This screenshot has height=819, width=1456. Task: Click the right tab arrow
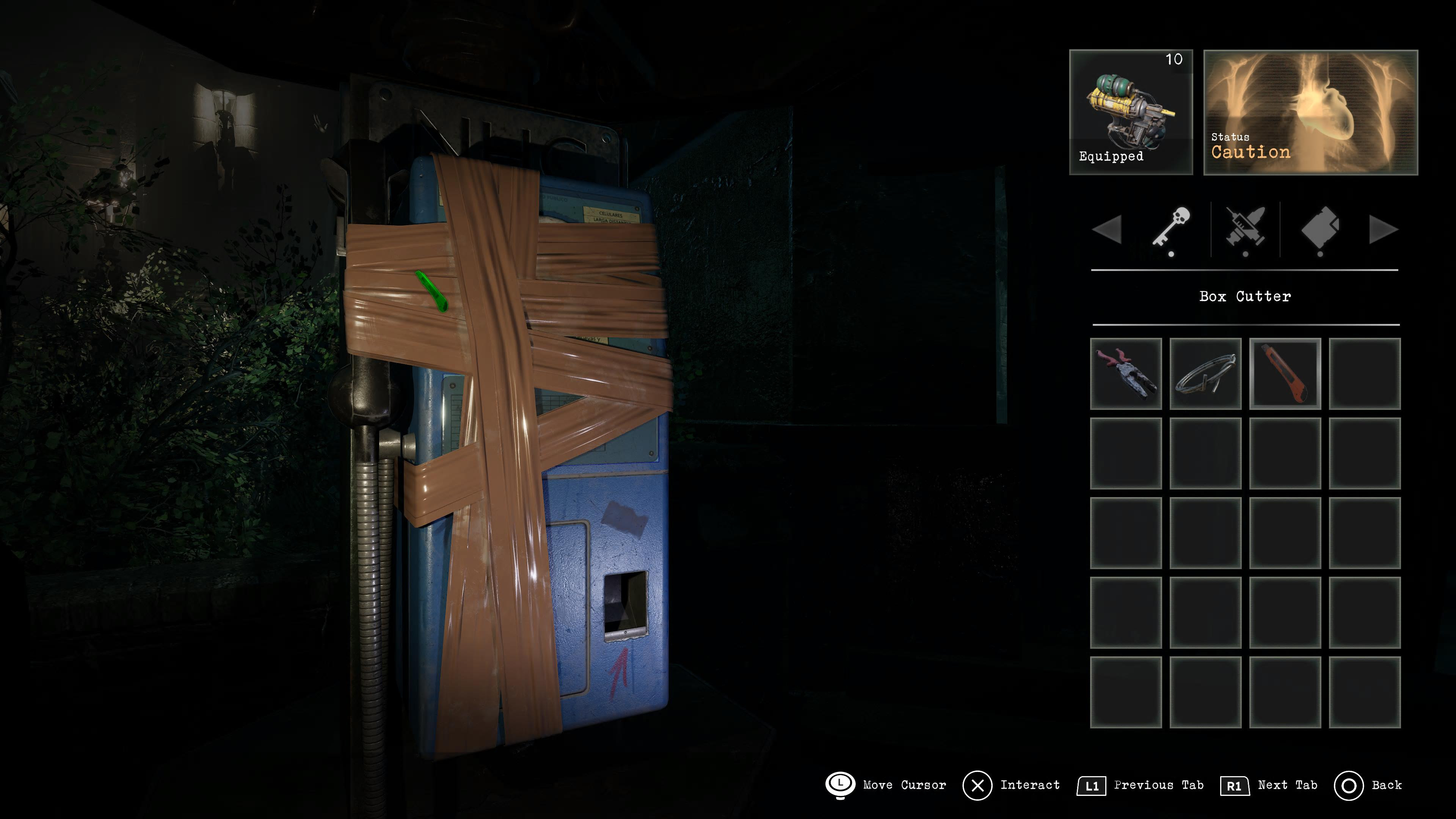coord(1383,229)
